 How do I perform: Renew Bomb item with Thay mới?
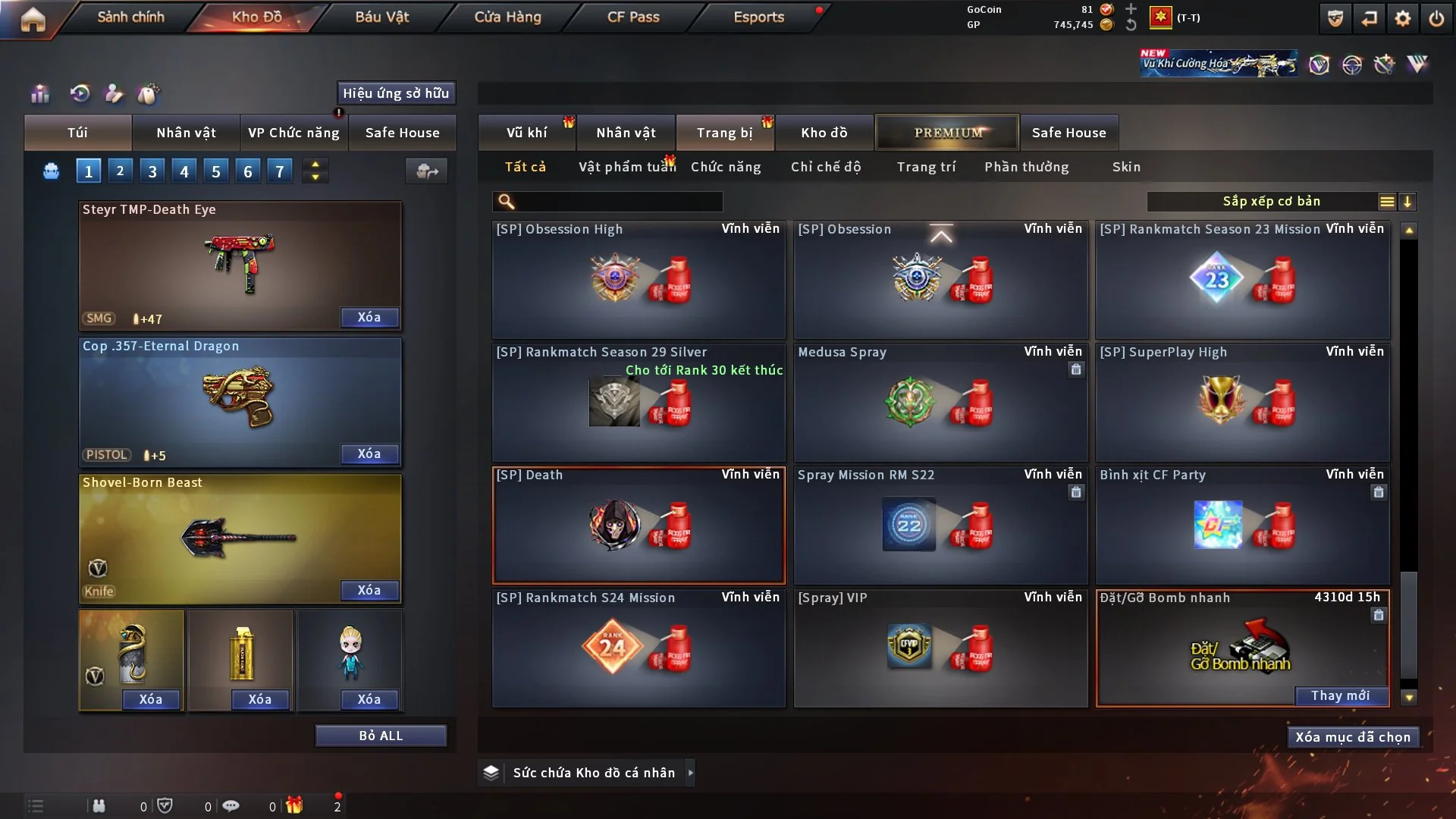[1340, 695]
